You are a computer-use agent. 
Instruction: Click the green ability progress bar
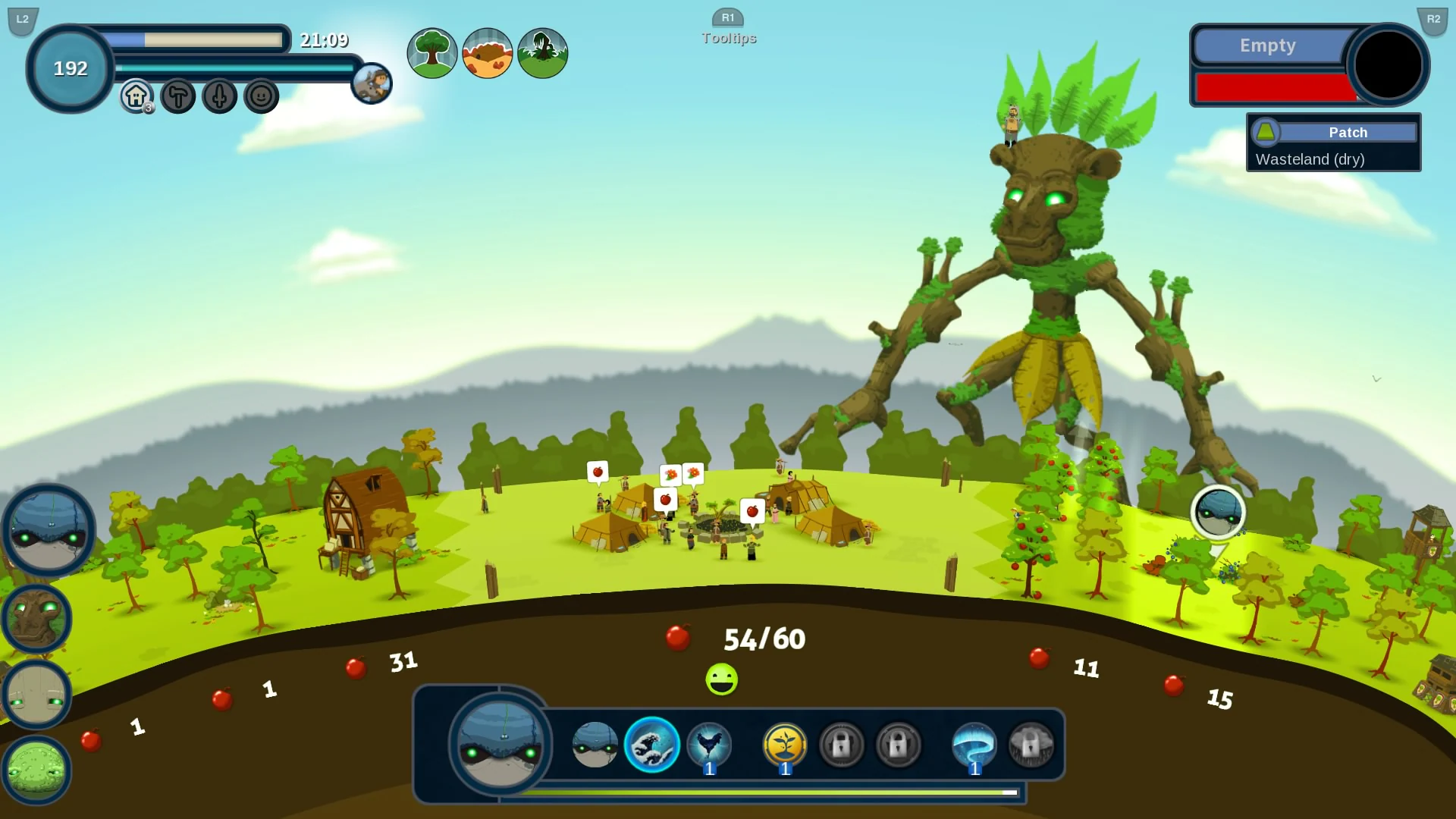tap(770, 792)
